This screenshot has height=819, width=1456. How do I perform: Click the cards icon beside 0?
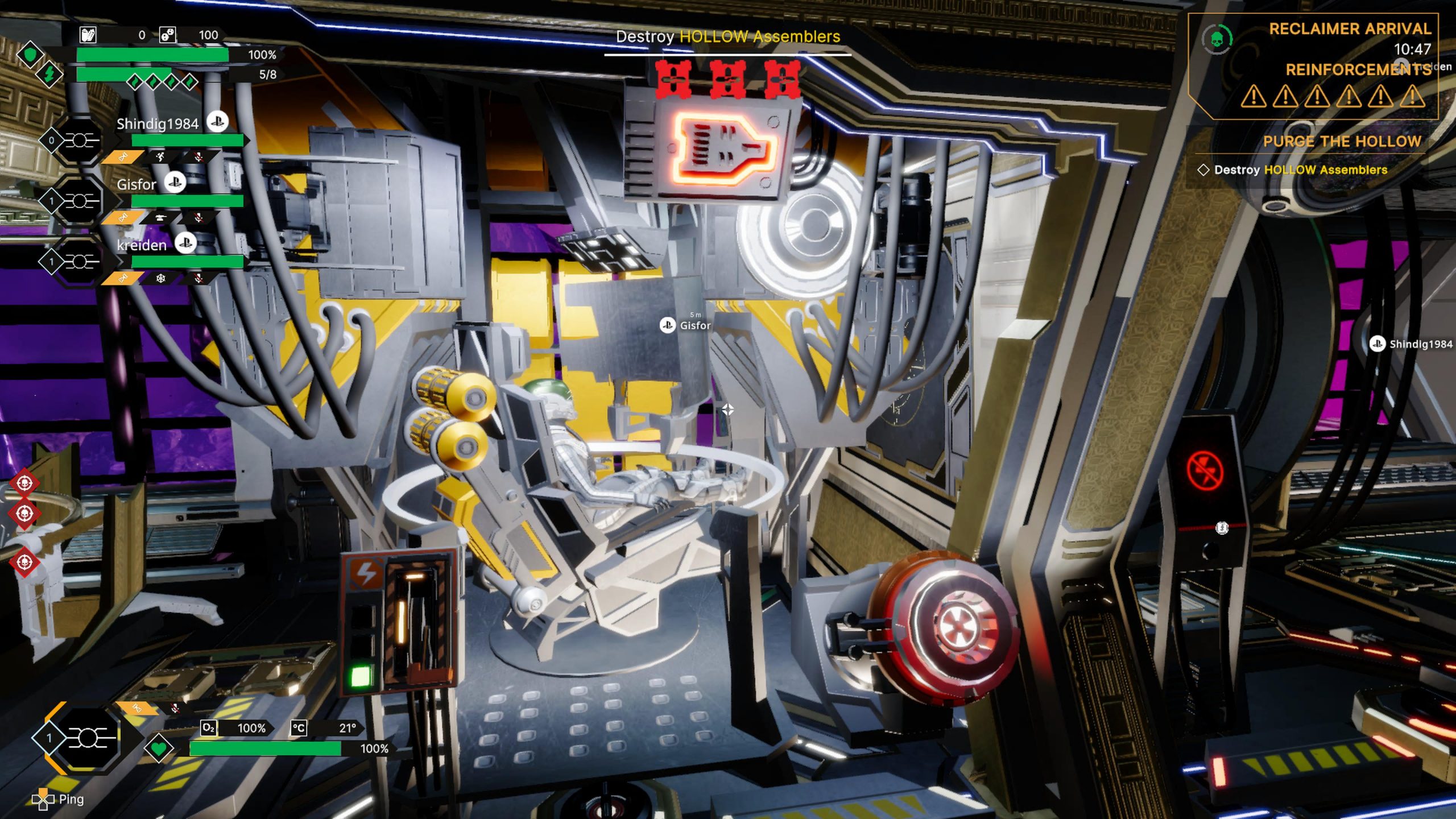(x=88, y=35)
